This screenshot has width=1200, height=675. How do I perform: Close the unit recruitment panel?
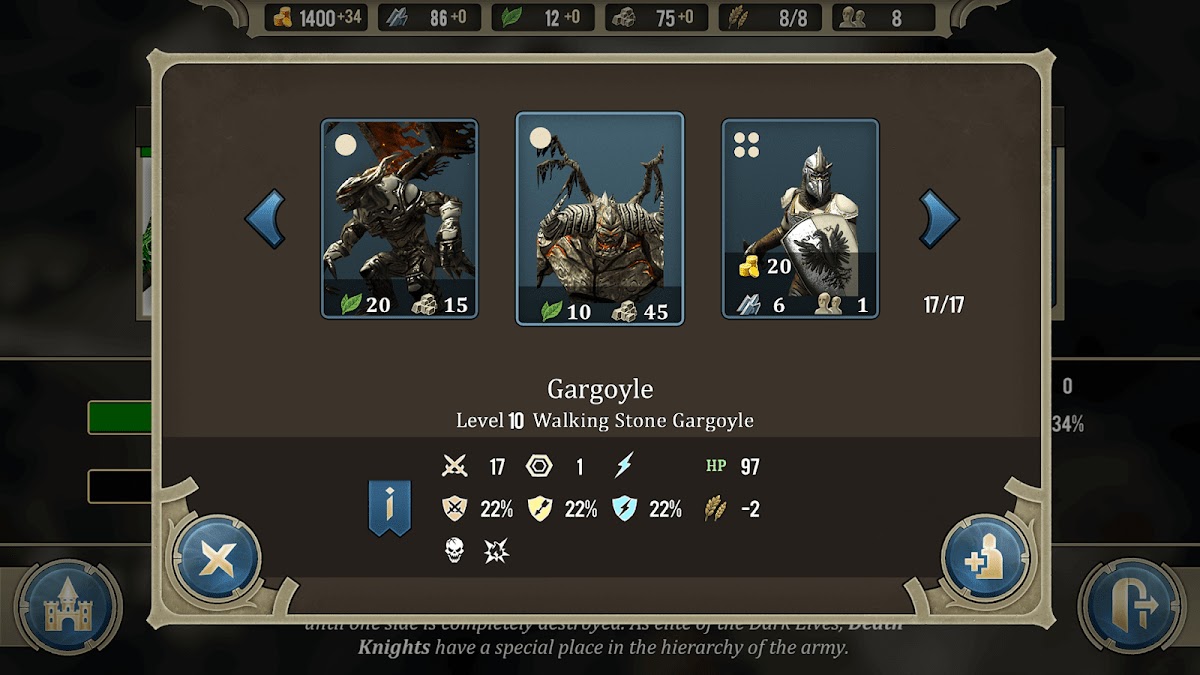tap(216, 559)
